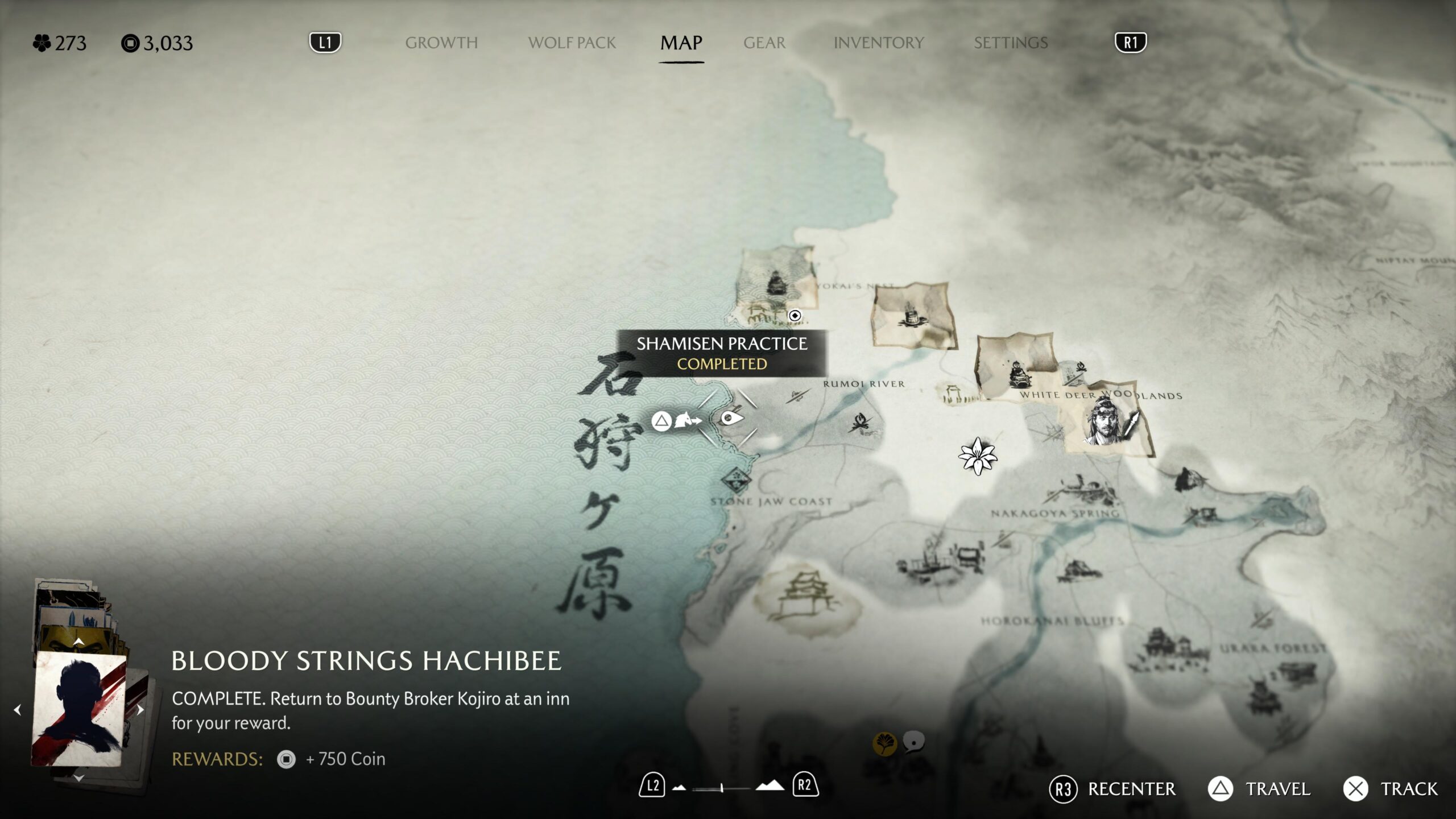1456x819 pixels.
Task: Switch to the Gear tab
Action: coord(764,43)
